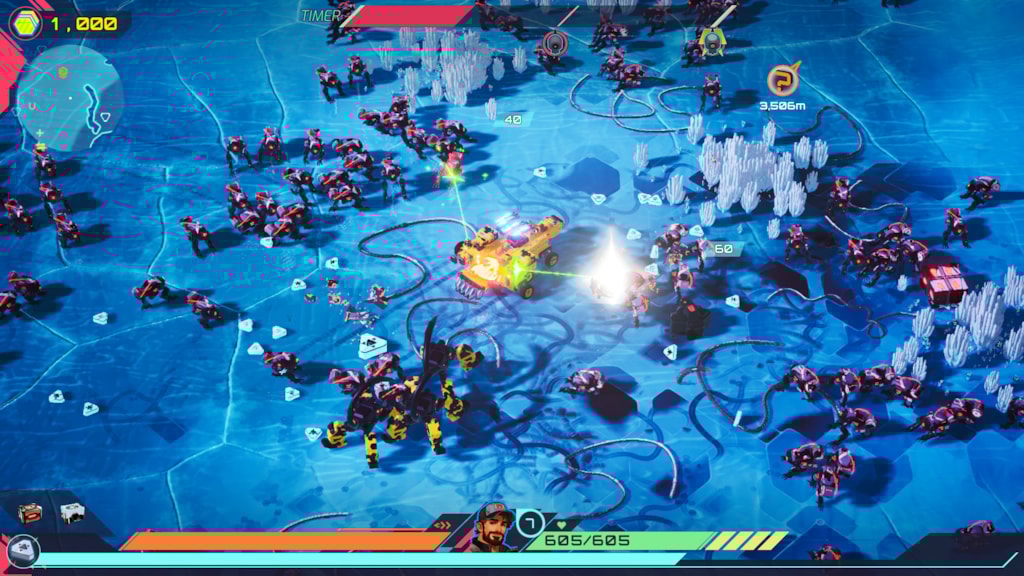
Task: Click the hexagon currency icon
Action: (25, 23)
